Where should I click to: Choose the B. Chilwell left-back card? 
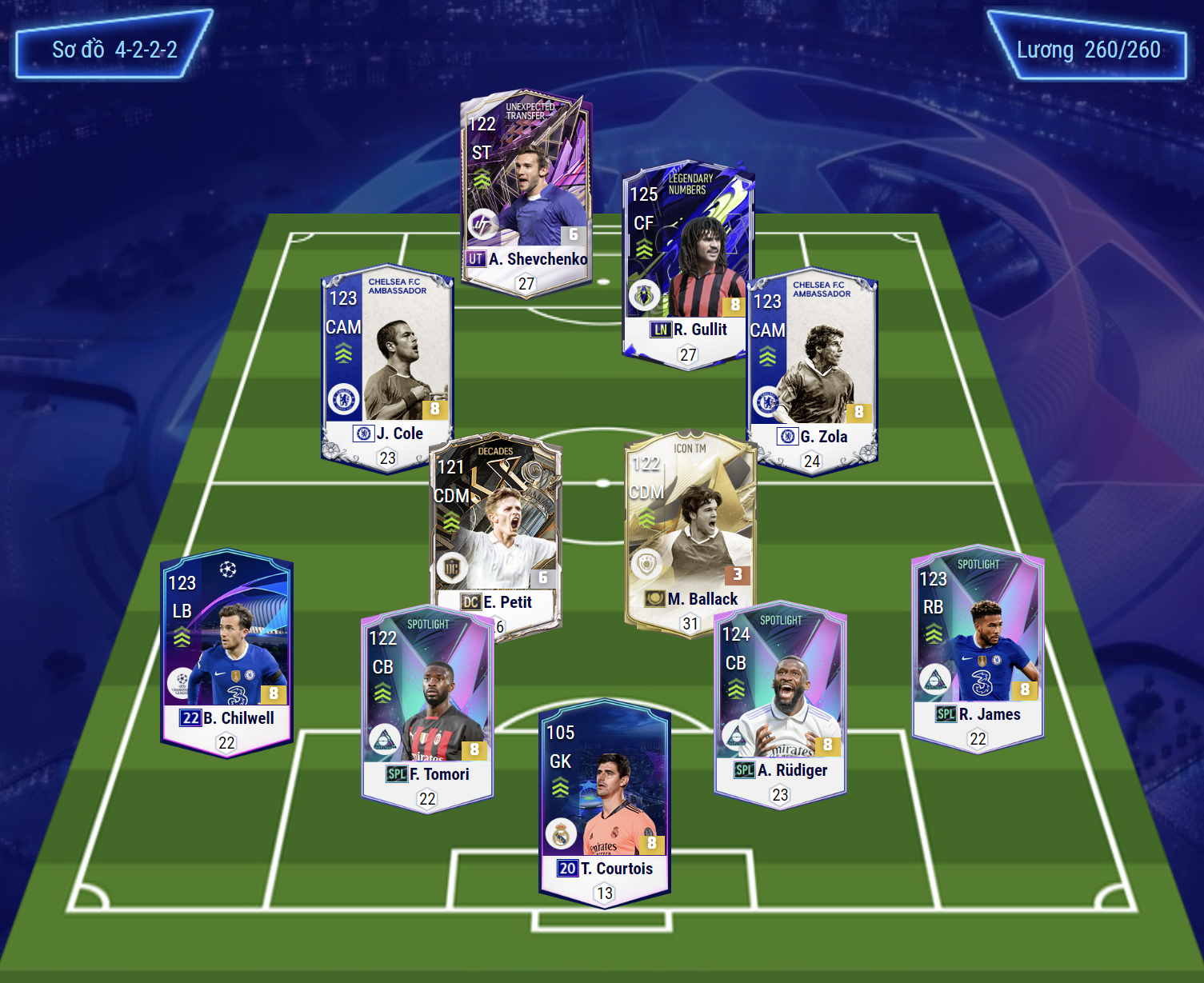coord(226,652)
